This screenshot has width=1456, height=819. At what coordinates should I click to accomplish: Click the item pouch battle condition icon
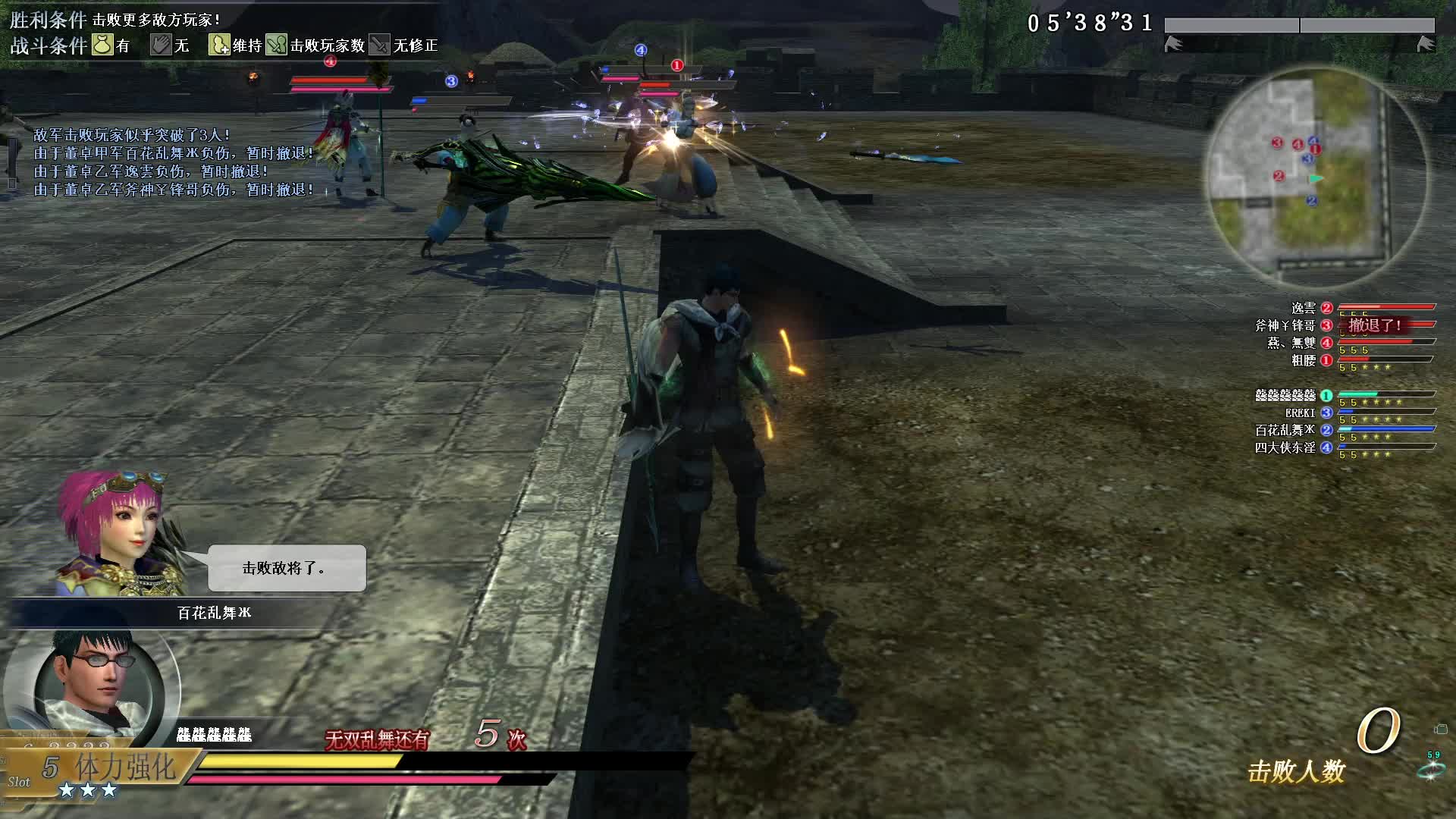[x=102, y=45]
